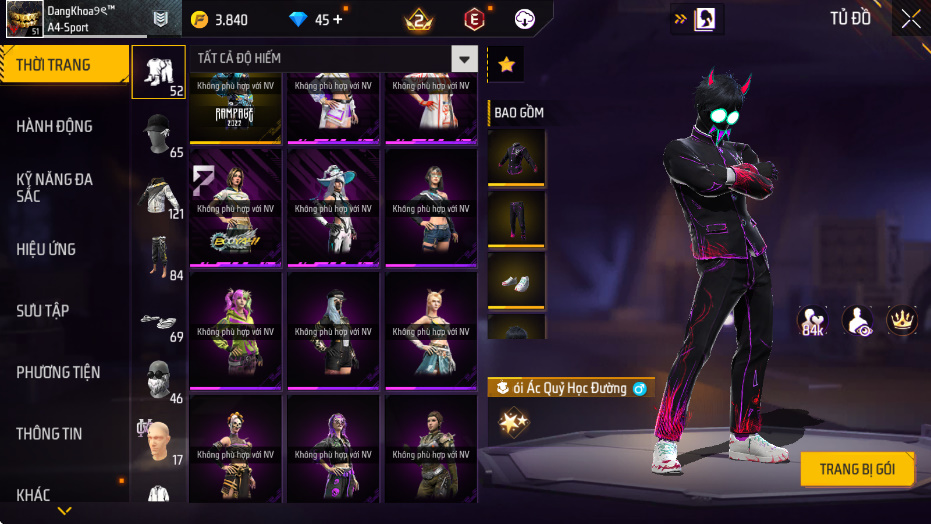This screenshot has width=931, height=524.
Task: Close the wardrobe with the X button
Action: (x=911, y=18)
